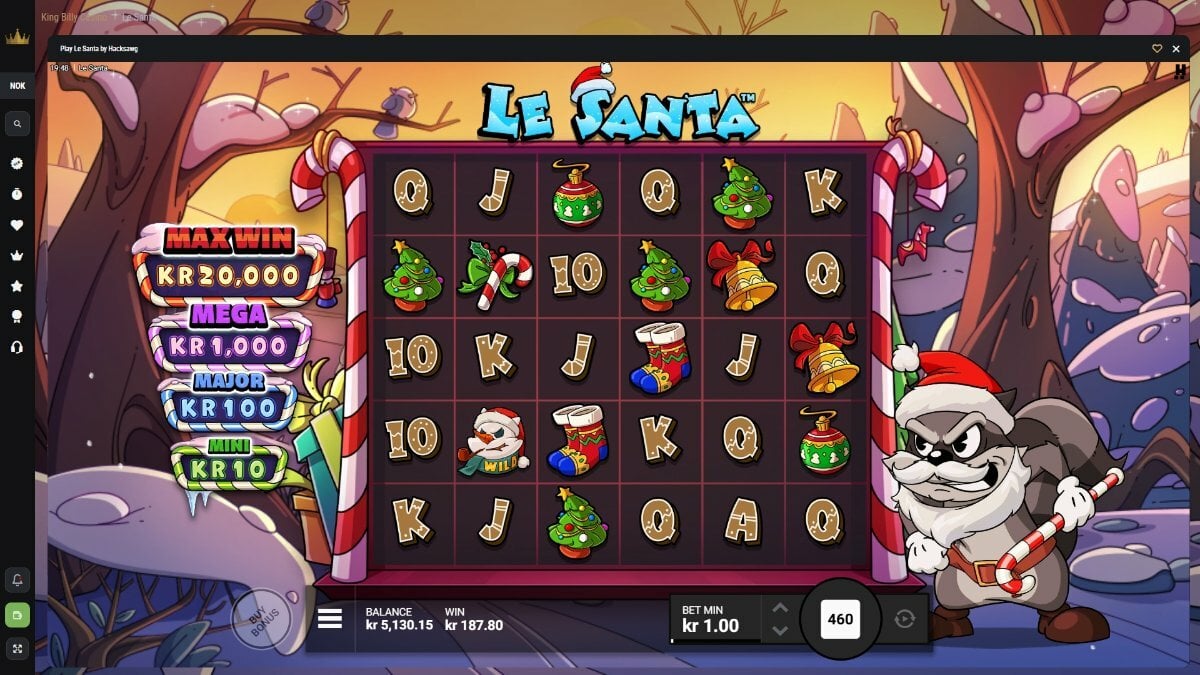1200x675 pixels.
Task: Toggle the autoplay circular arrow button
Action: click(904, 619)
